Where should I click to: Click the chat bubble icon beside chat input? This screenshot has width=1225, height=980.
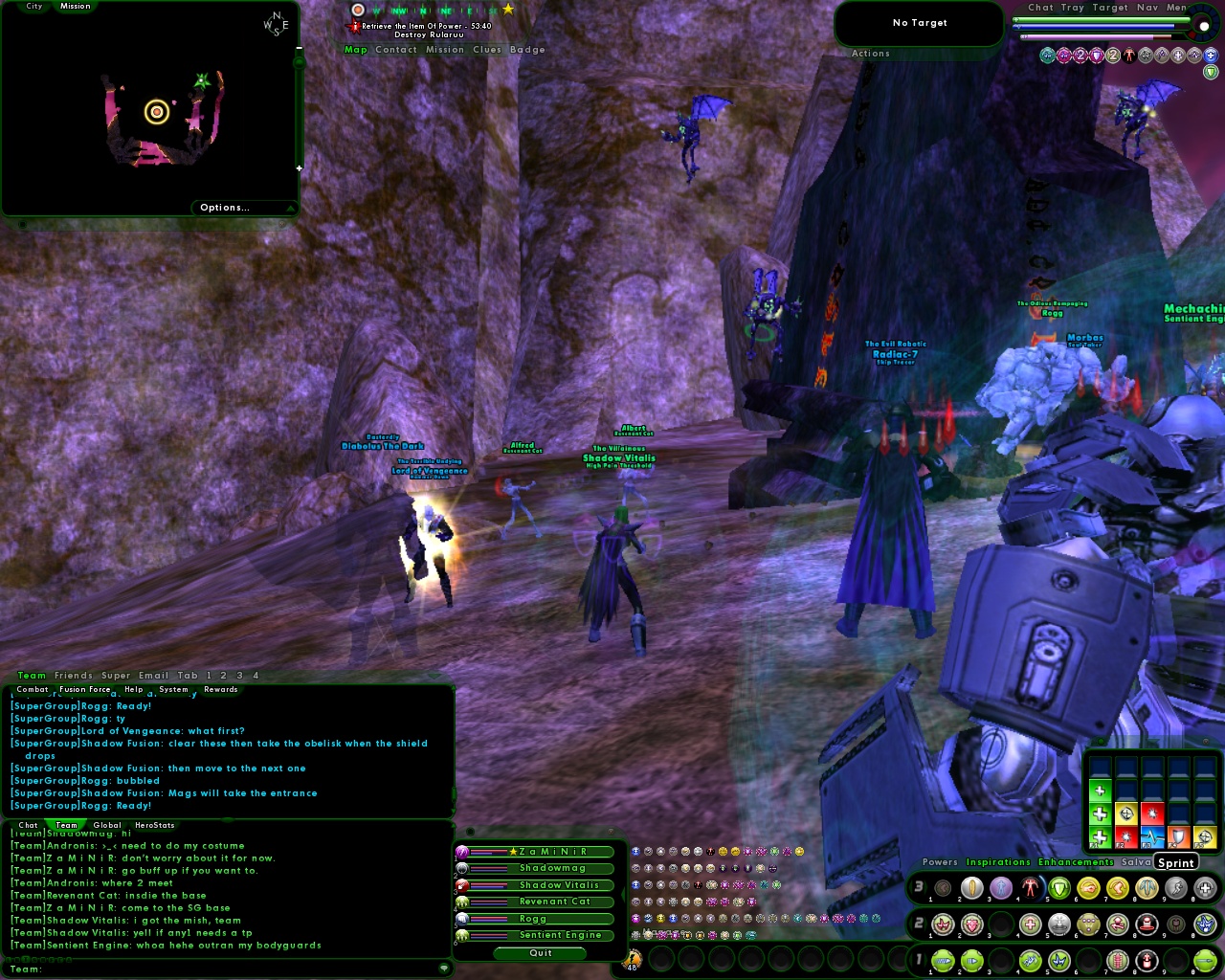[x=445, y=969]
